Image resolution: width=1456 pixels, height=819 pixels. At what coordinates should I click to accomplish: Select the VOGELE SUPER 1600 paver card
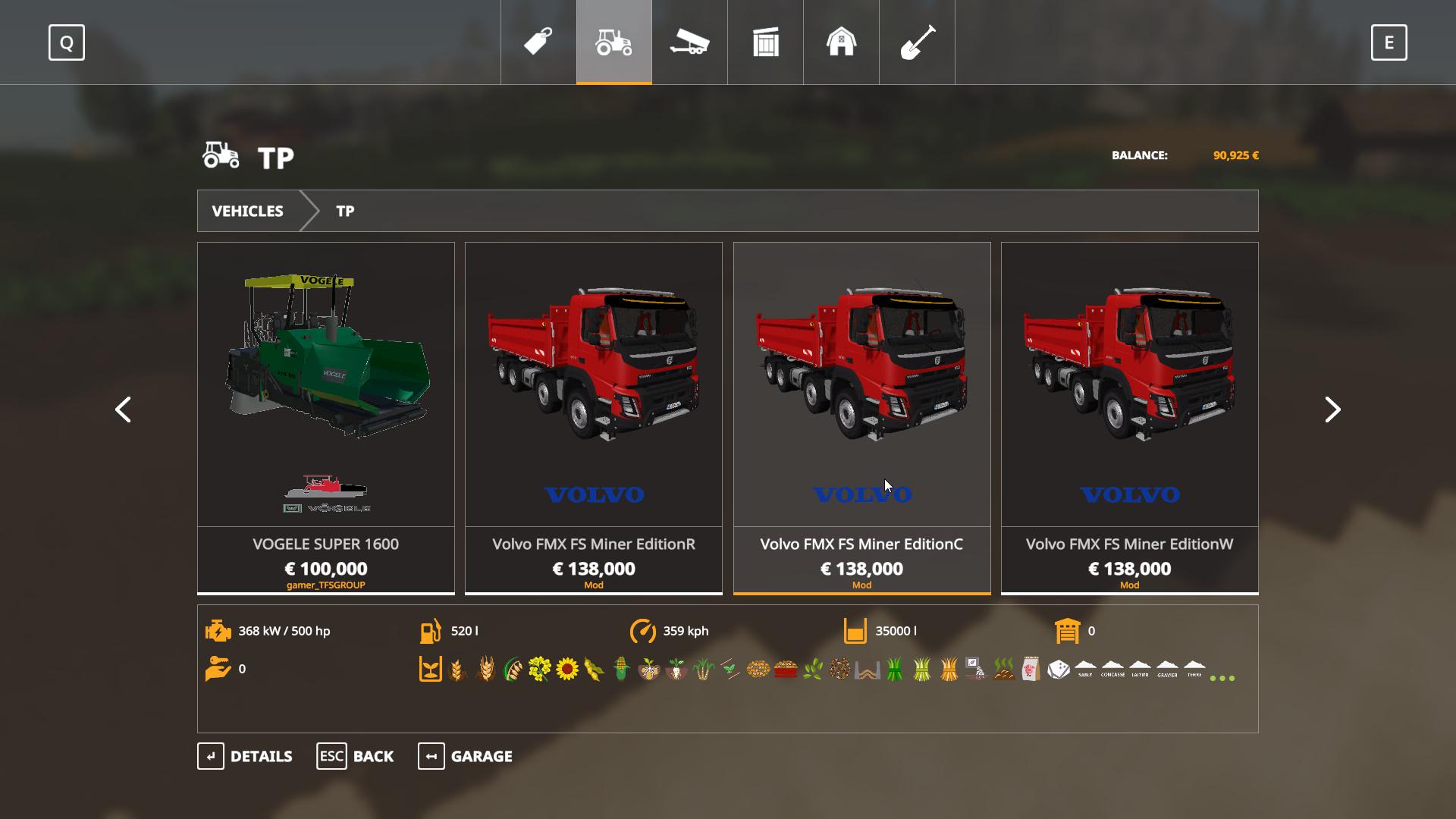[x=326, y=417]
